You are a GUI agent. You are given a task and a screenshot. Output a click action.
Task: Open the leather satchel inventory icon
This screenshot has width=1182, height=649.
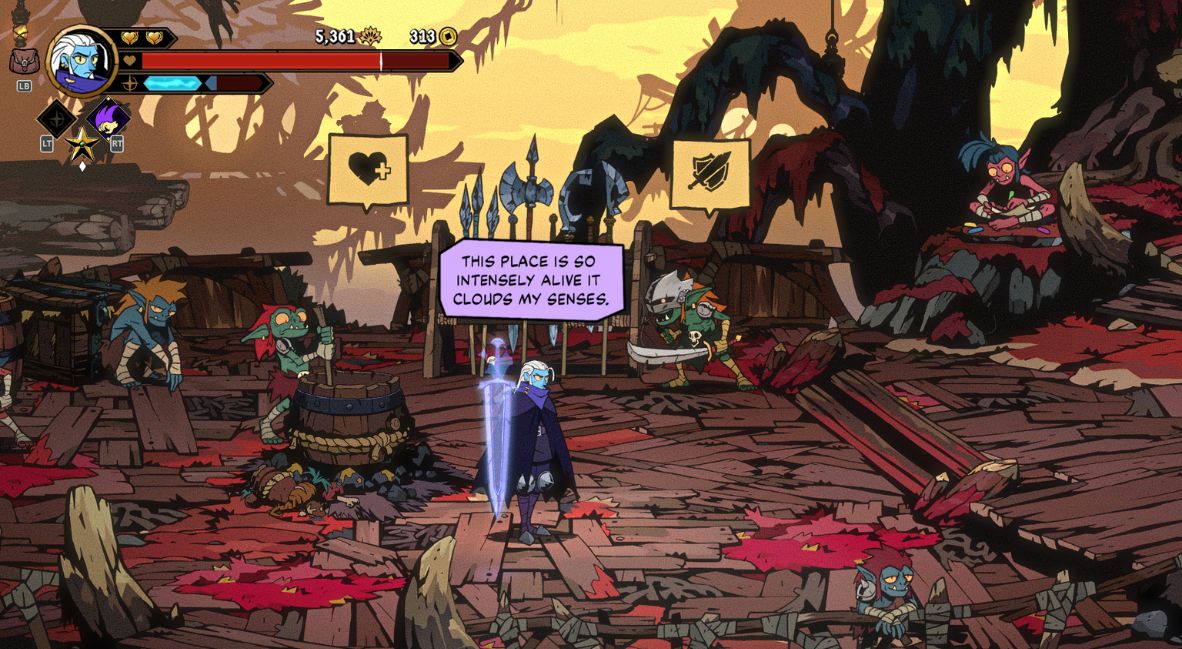click(23, 62)
